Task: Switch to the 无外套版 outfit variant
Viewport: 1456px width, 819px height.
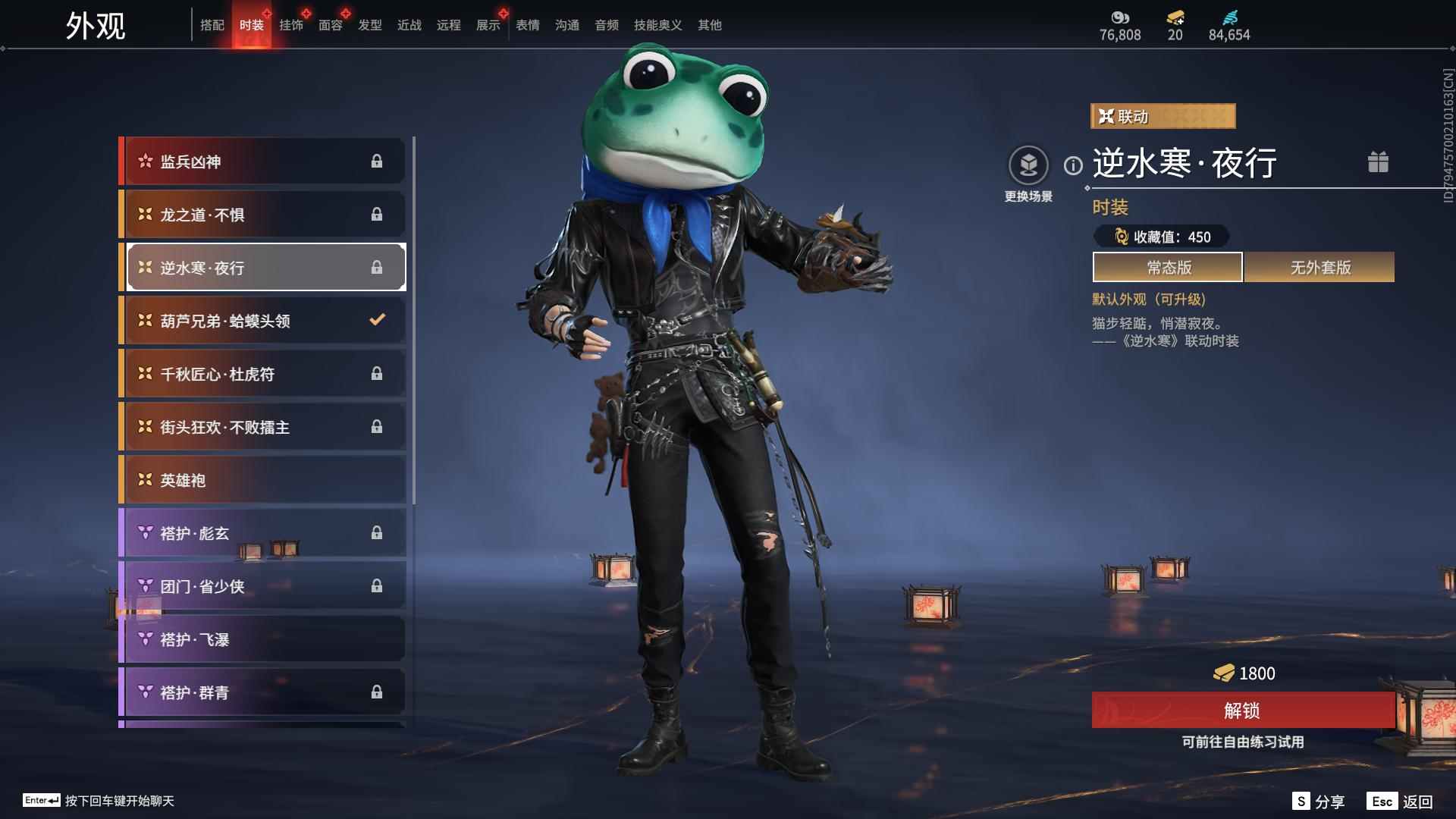Action: coord(1319,268)
